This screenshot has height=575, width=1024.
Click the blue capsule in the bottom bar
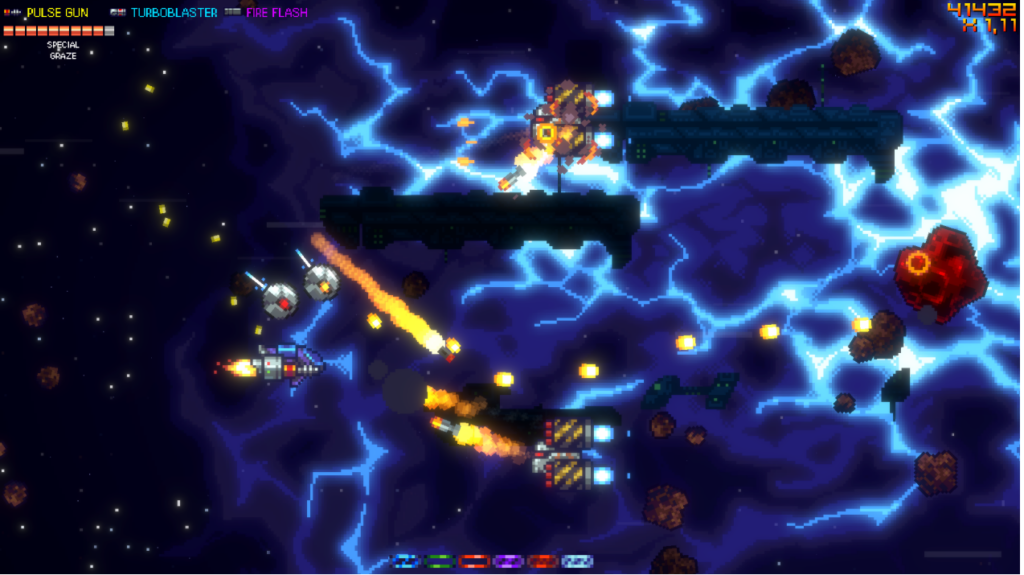[x=405, y=561]
